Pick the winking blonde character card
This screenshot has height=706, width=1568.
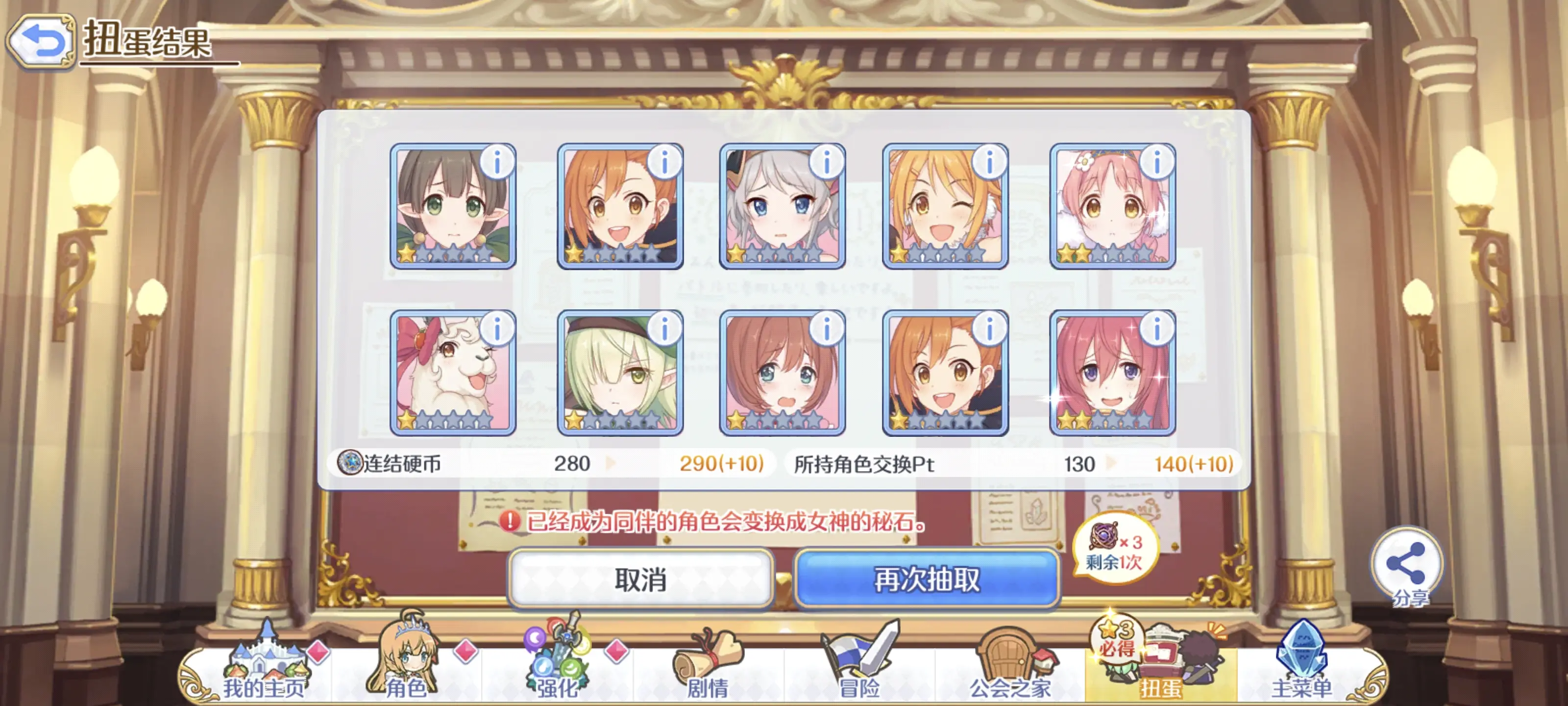[x=945, y=207]
